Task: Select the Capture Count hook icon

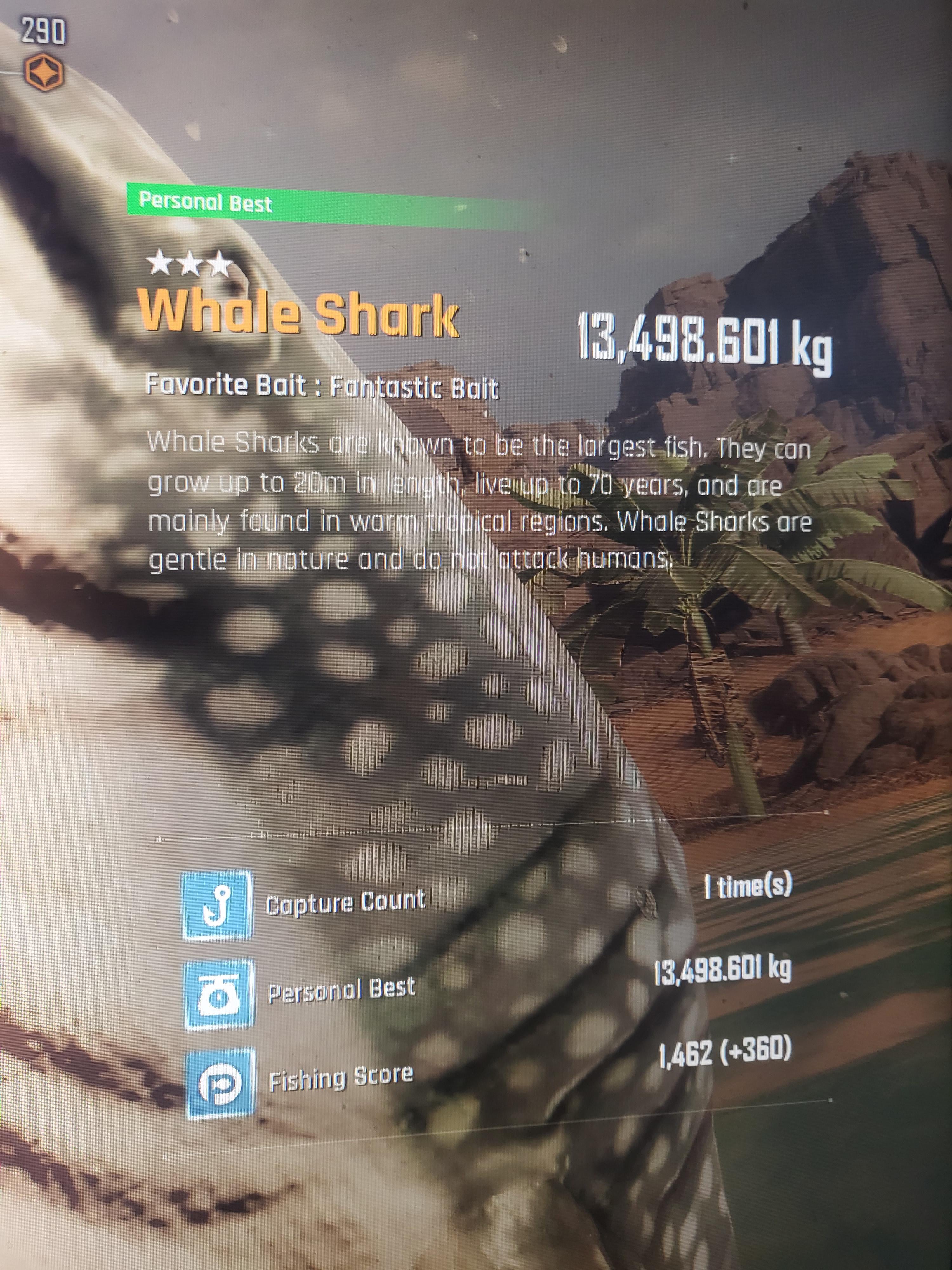Action: [x=217, y=906]
